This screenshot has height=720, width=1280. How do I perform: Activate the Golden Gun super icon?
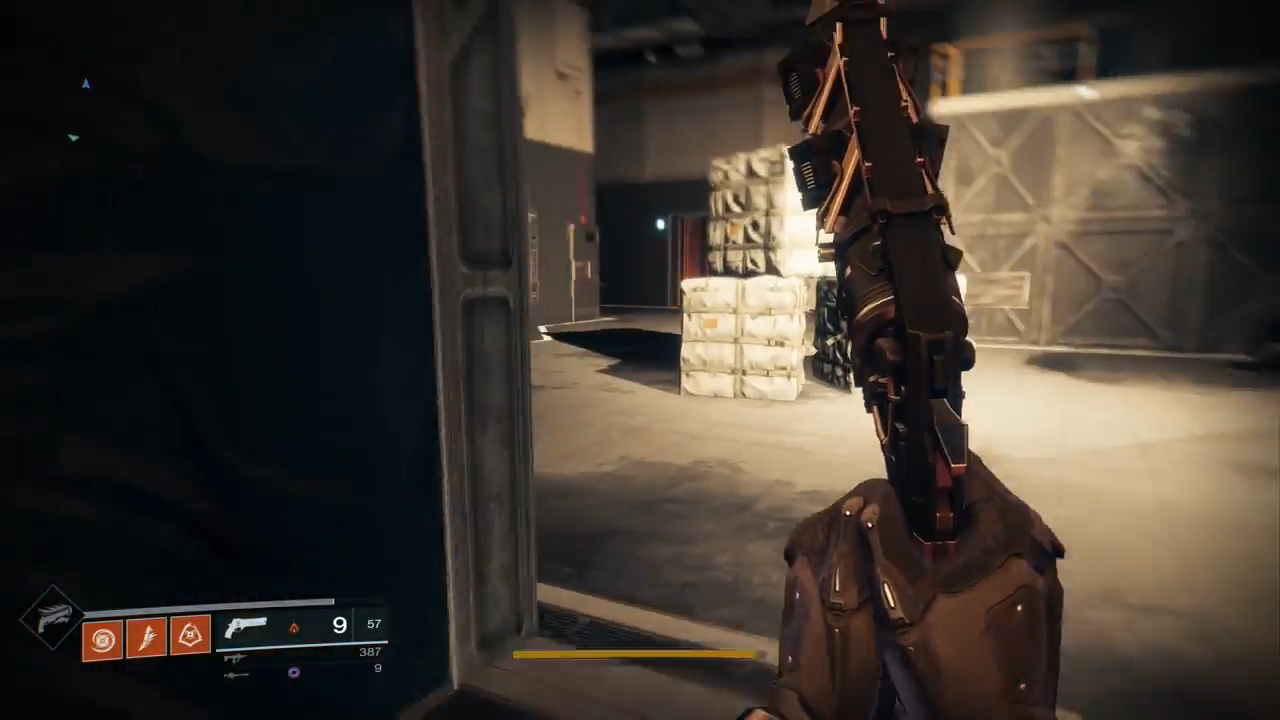pos(52,617)
